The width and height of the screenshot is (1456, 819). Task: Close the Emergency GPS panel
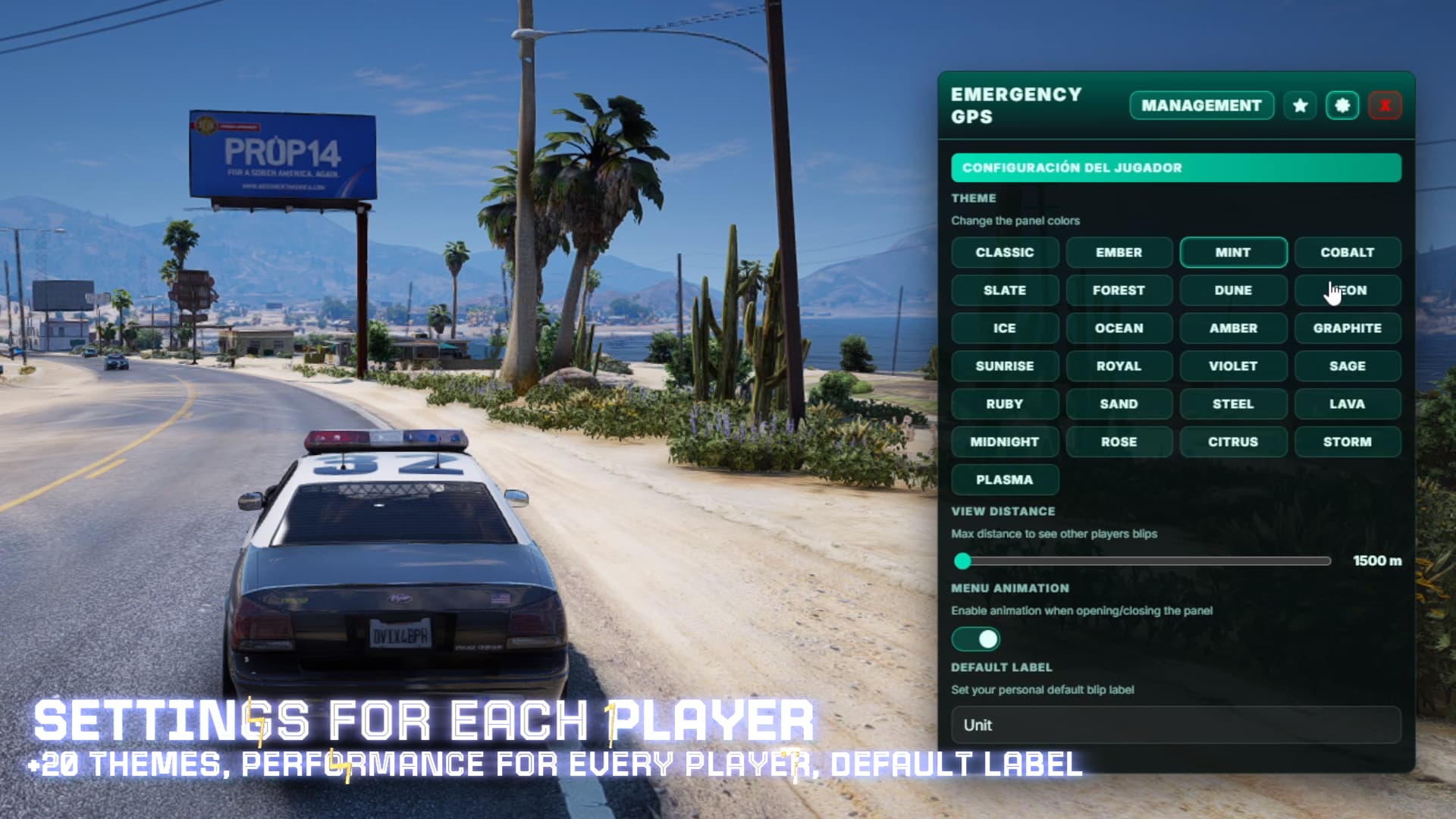1385,105
